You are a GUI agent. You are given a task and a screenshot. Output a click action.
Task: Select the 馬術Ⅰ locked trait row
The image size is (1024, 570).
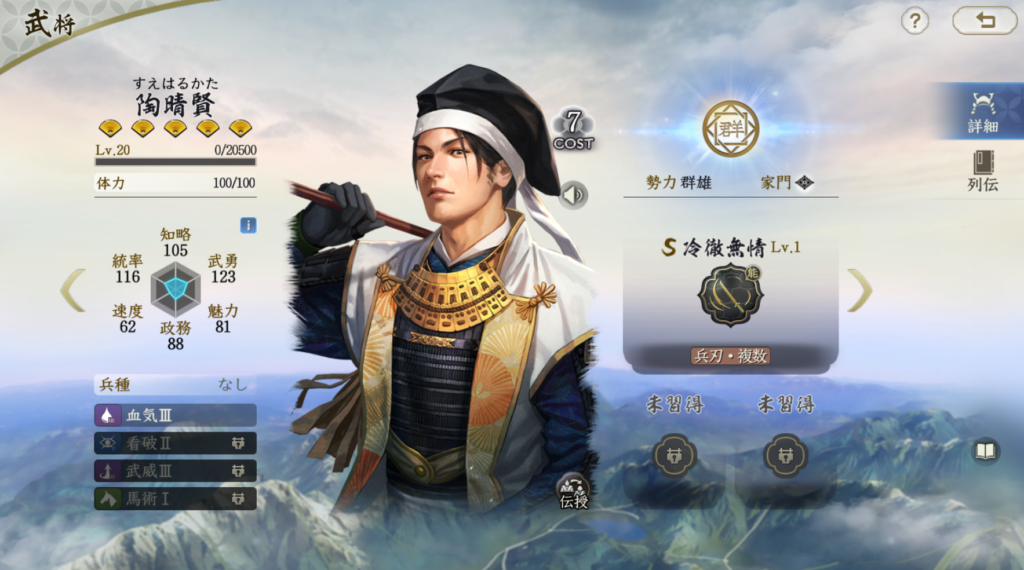175,498
